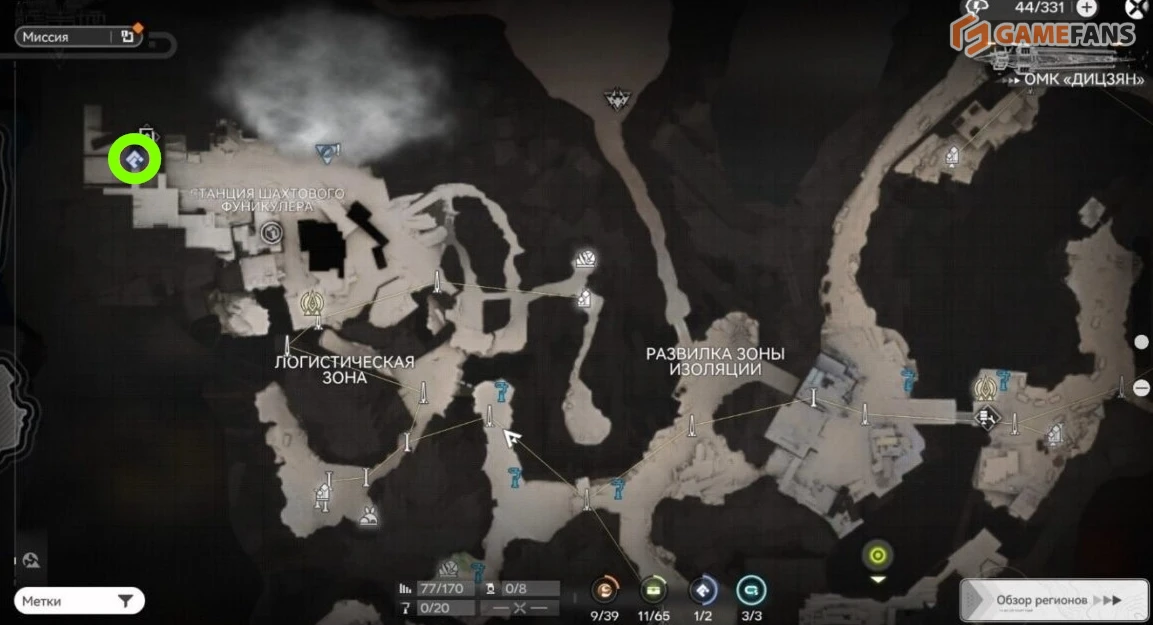Select the blue diamond counter showing 1/2
Image resolution: width=1153 pixels, height=625 pixels.
coord(703,589)
